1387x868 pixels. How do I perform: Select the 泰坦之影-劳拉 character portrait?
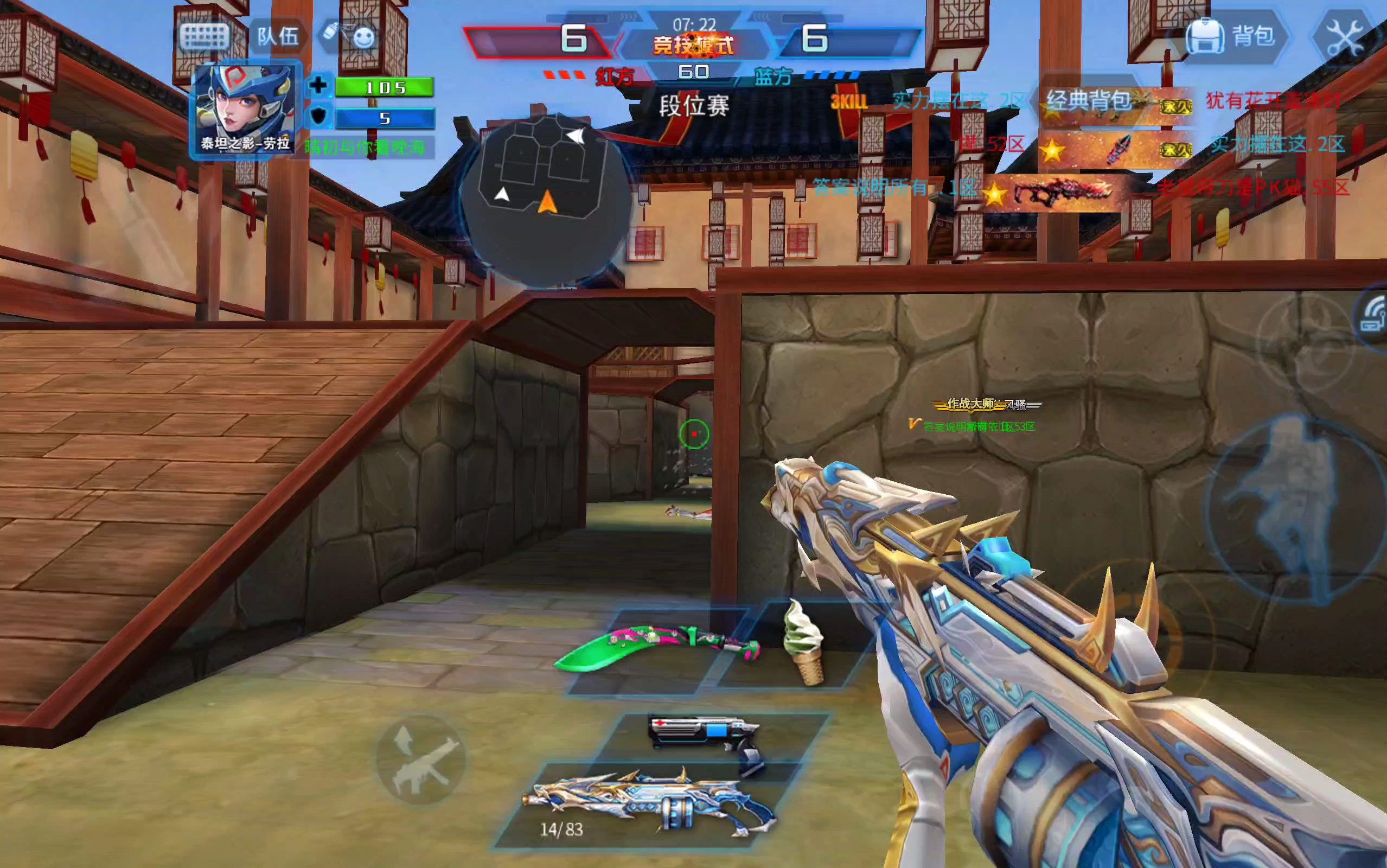pos(245,108)
